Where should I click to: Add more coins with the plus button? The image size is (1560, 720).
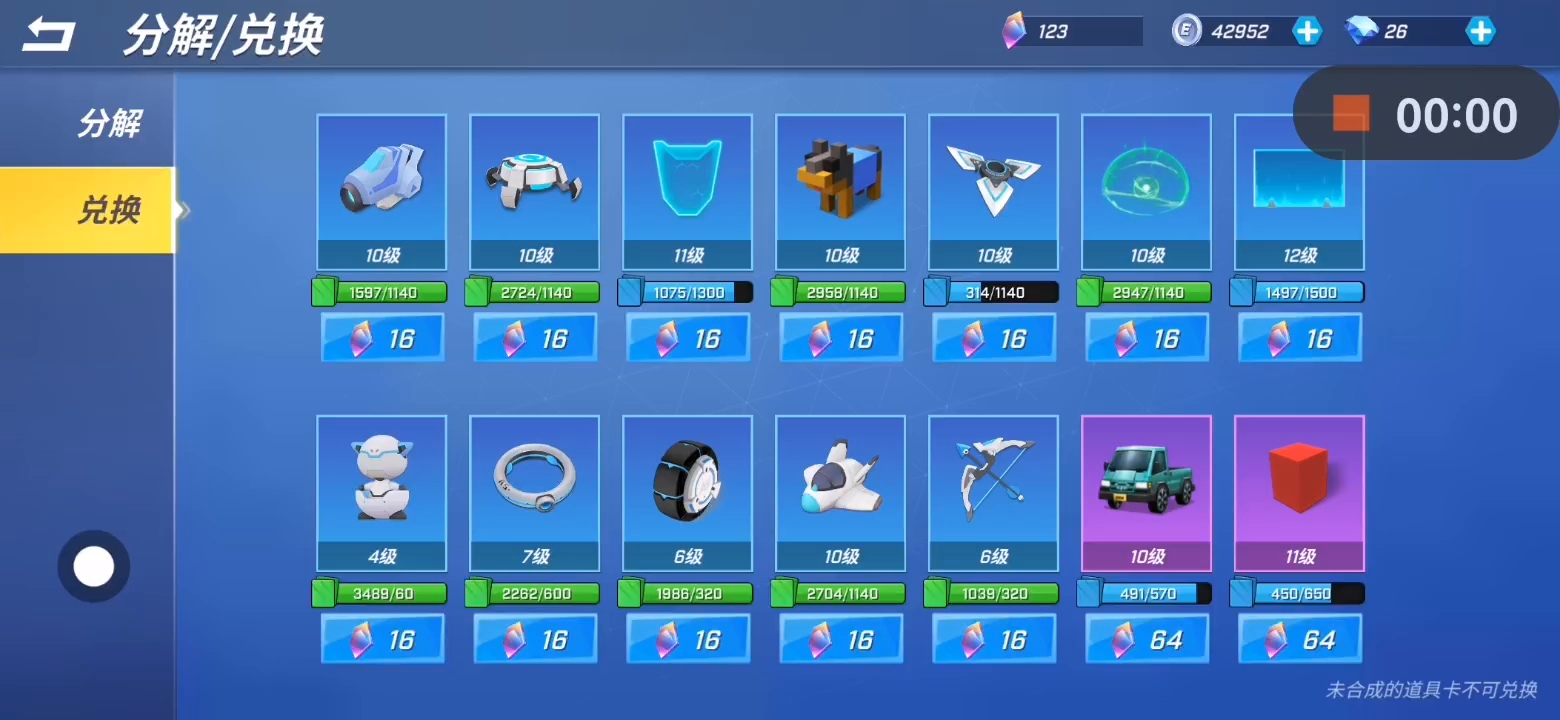pos(1307,31)
